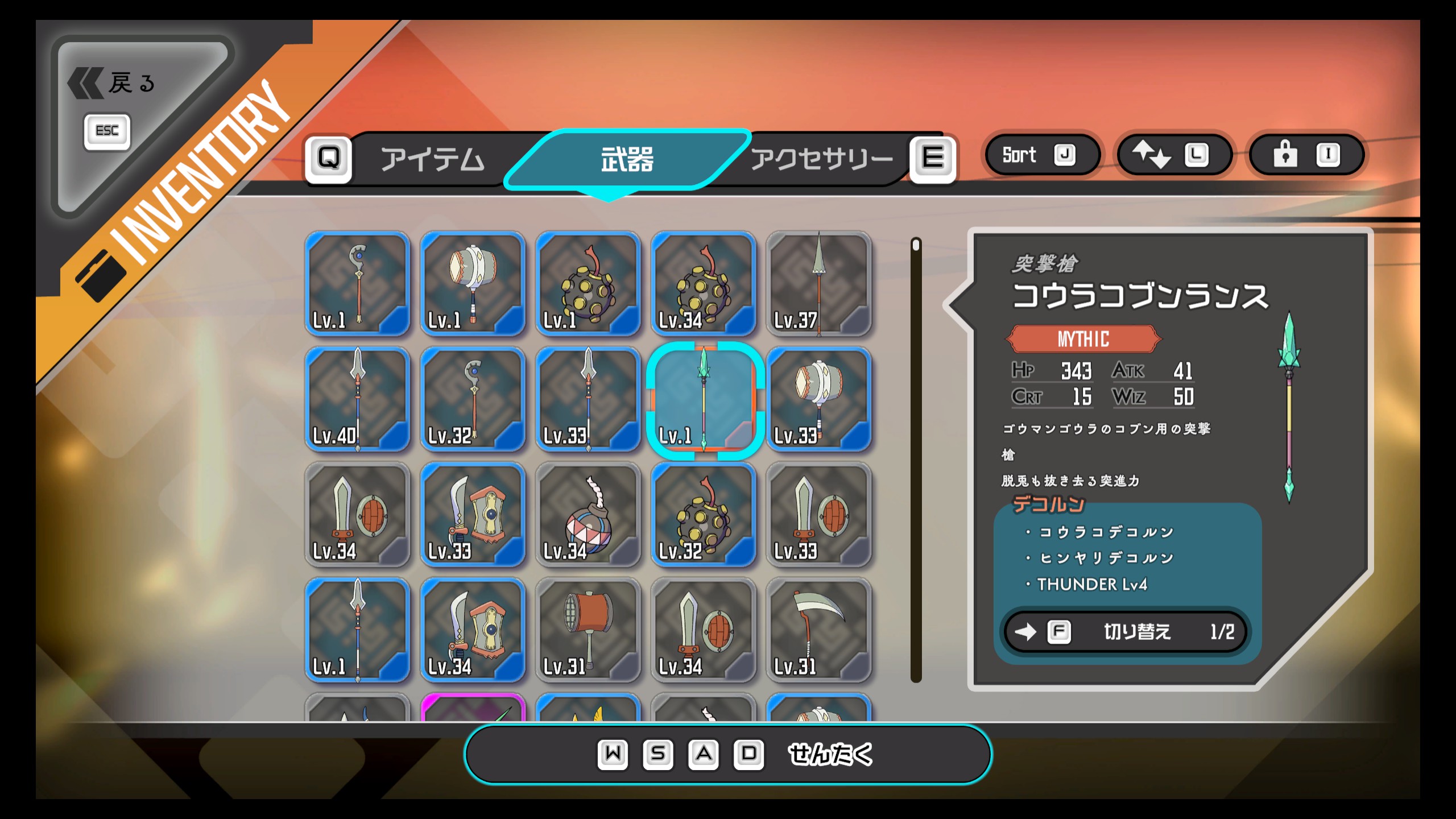Choose the Lv.31 red hammer slot
The height and width of the screenshot is (819, 1456).
588,630
